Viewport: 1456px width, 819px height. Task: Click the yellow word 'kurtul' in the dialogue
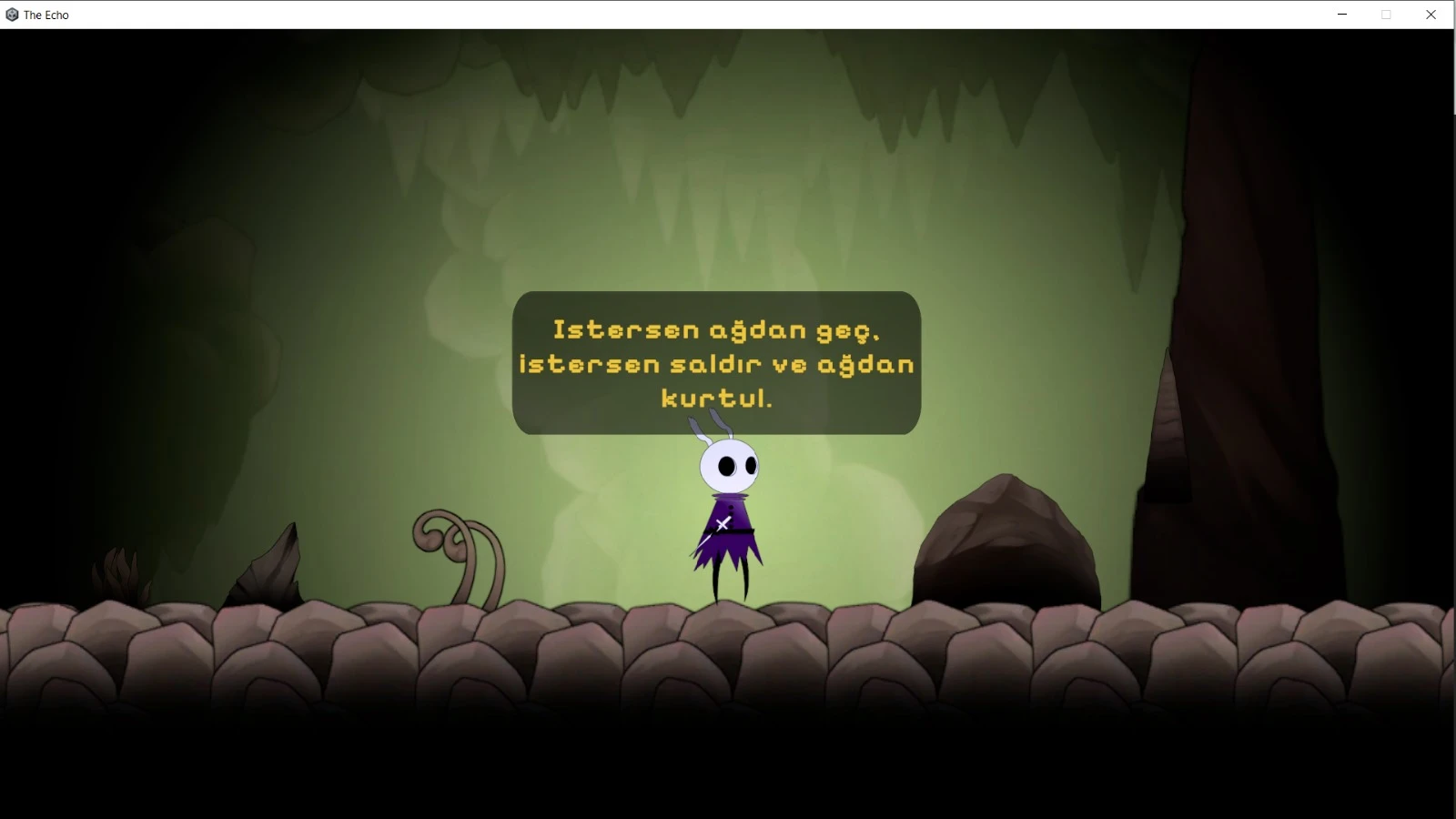click(x=717, y=398)
